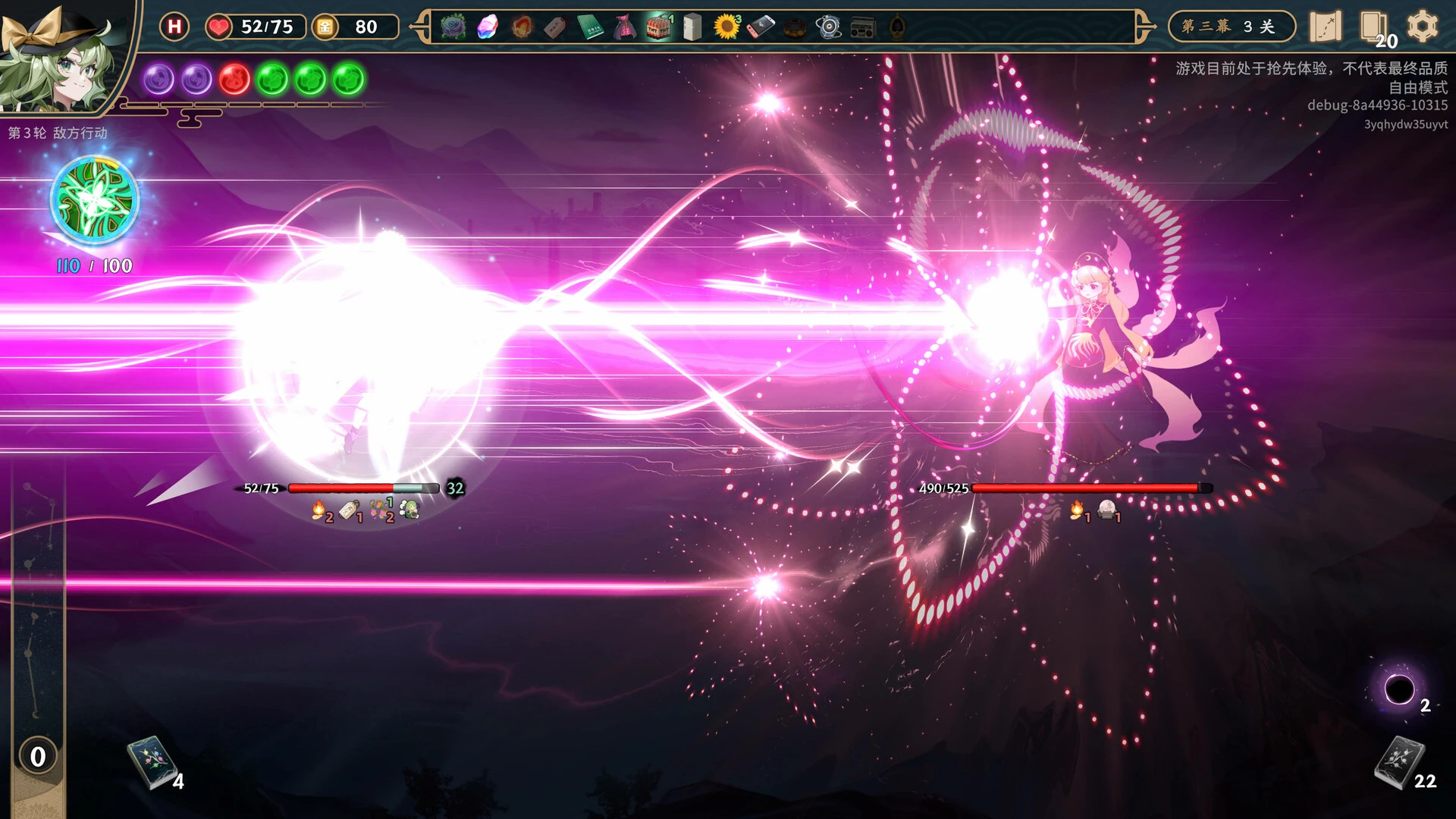Inspect the boombox radio relic
The image size is (1456, 819).
(x=863, y=27)
